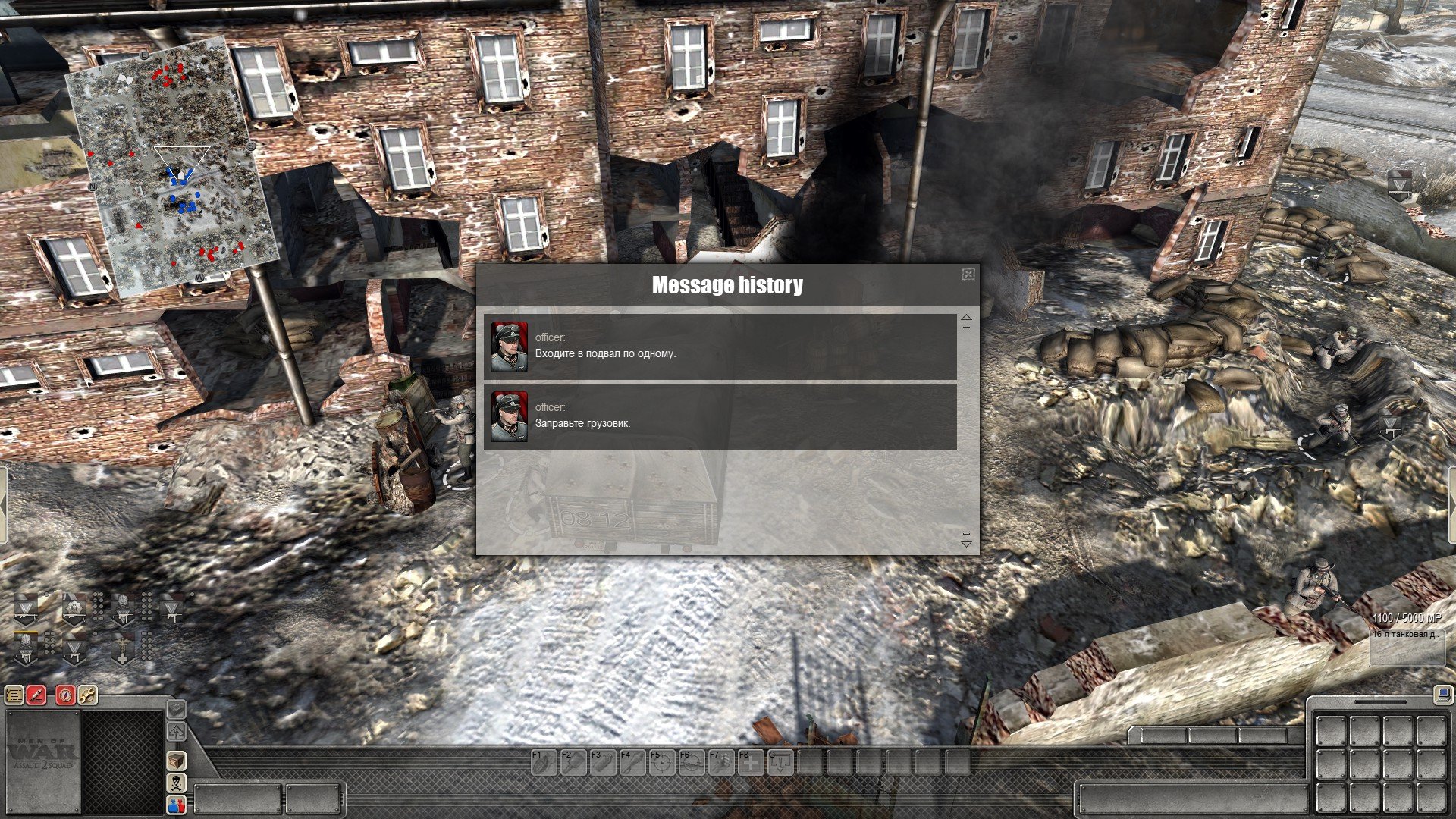
Task: Close the Message history window
Action: [968, 275]
